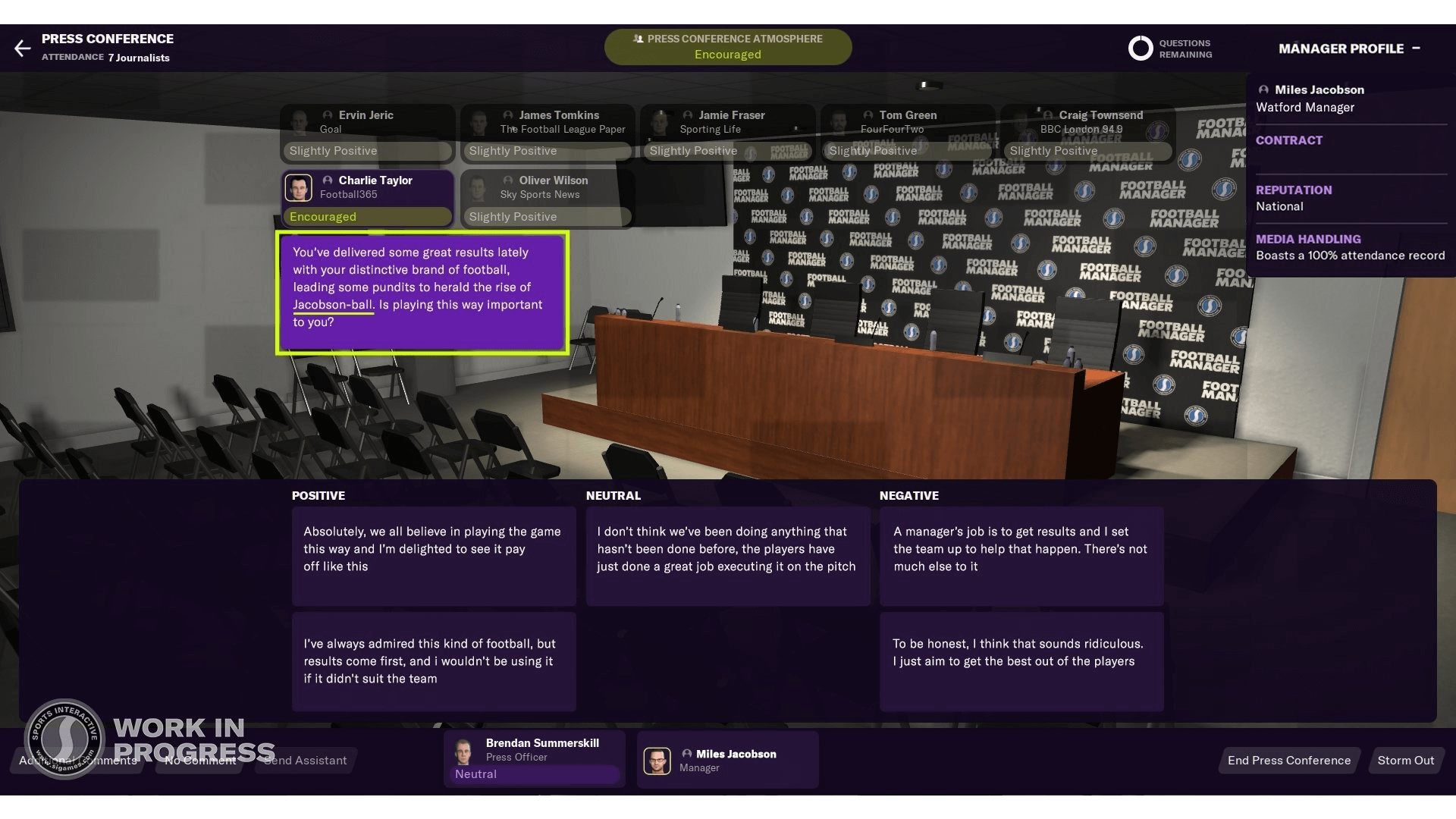Screen dimensions: 1456x819
Task: Select the No Comment option
Action: tap(199, 760)
